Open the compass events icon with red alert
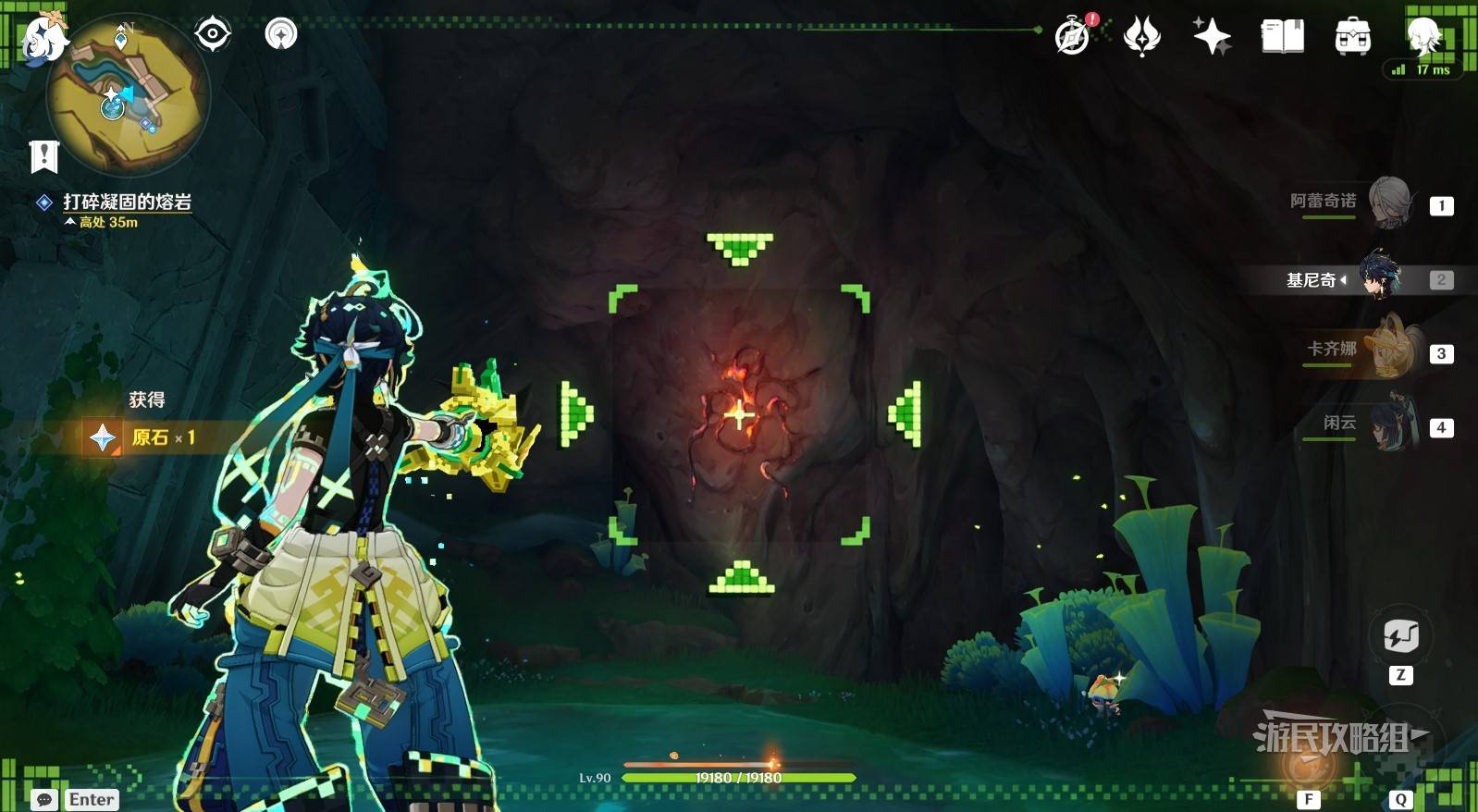Viewport: 1478px width, 812px height. click(1074, 37)
